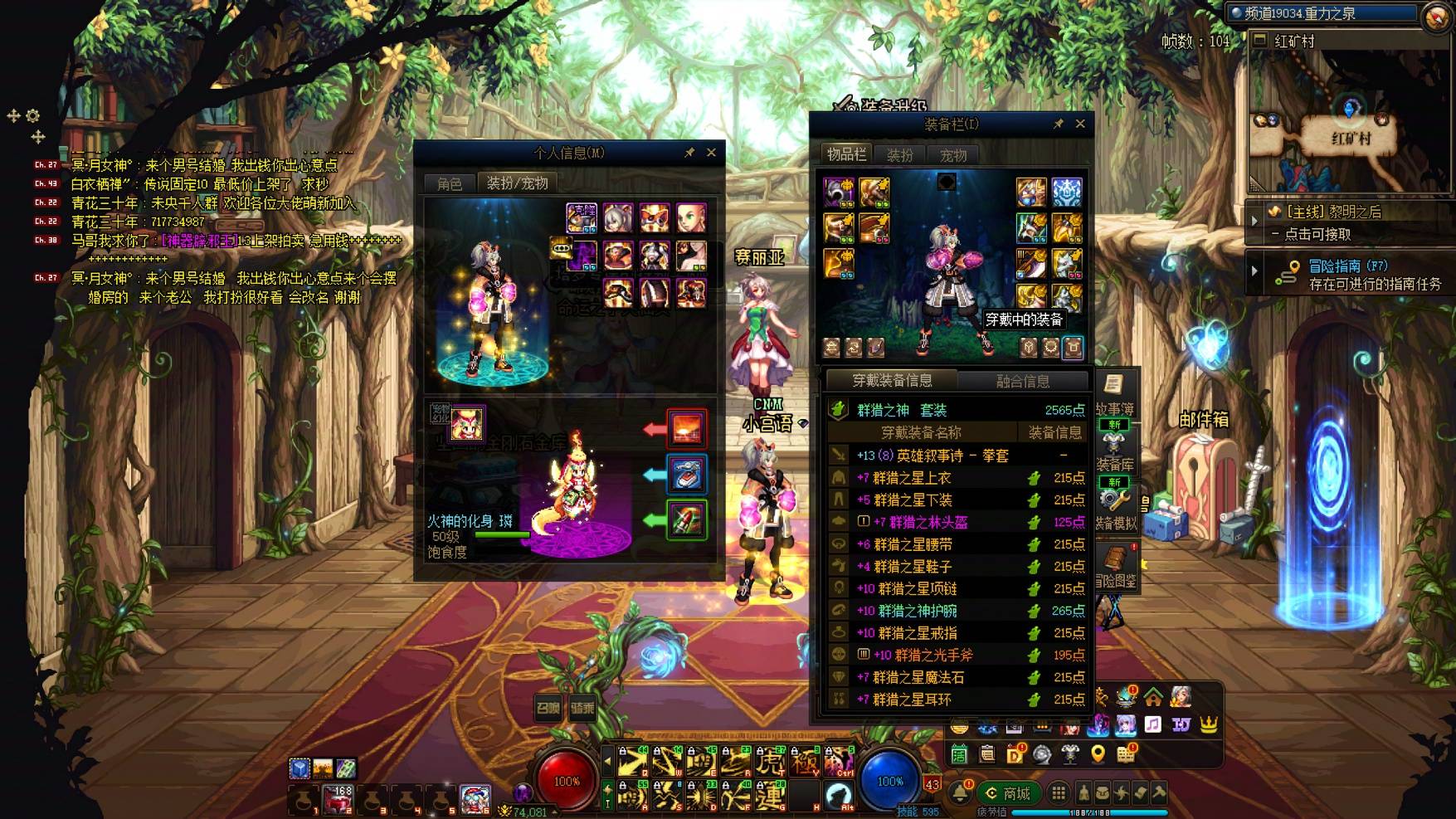This screenshot has width=1456, height=819.
Task: Open the 宠物 tab in equipment window
Action: [x=953, y=155]
